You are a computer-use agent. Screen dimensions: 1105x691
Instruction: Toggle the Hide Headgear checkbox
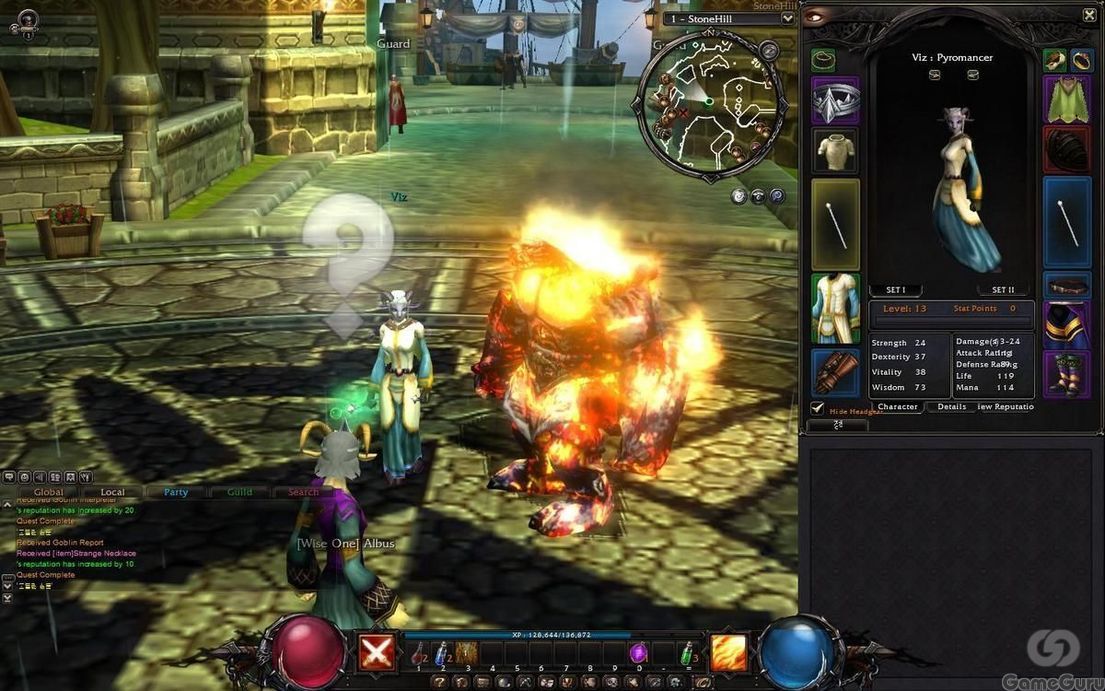pos(817,408)
